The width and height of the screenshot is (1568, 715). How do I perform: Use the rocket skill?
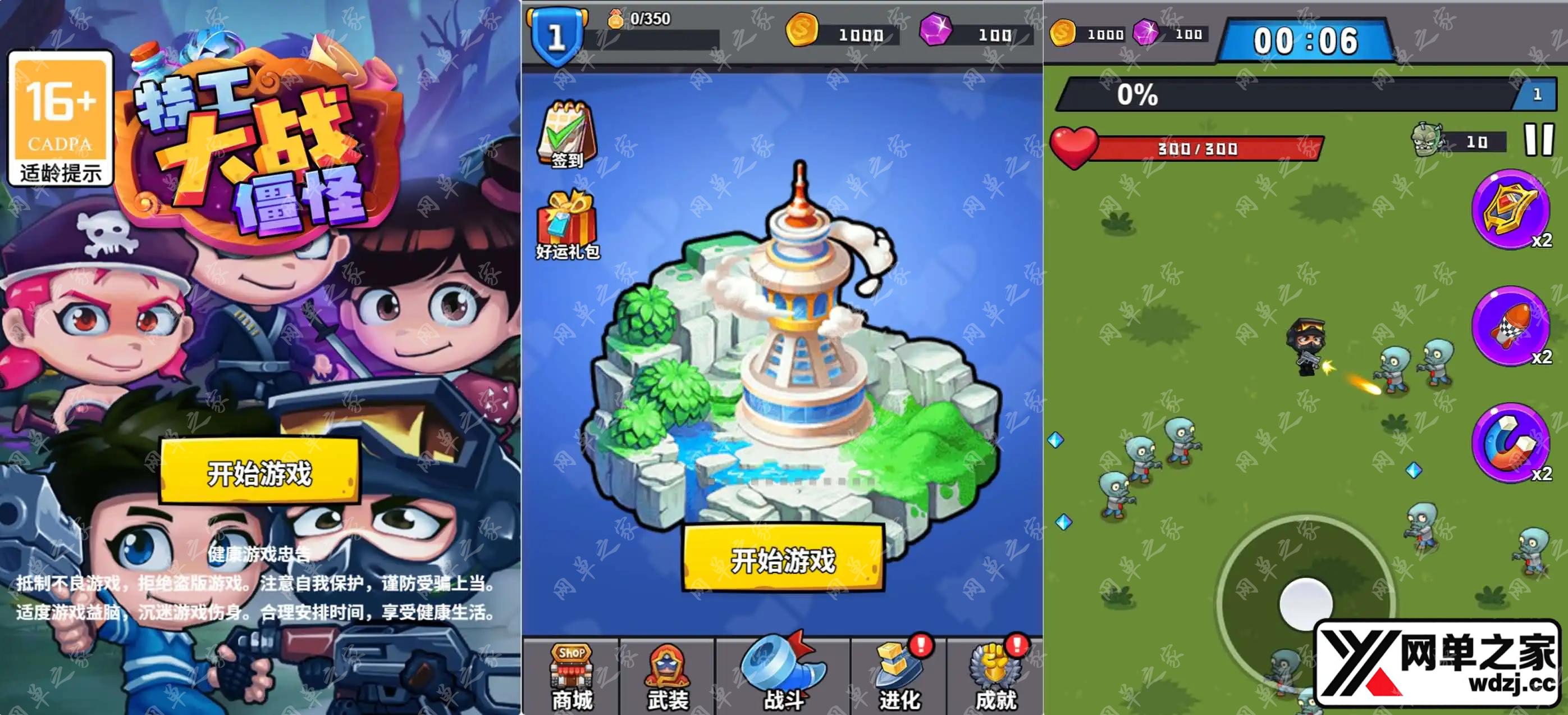click(x=1511, y=326)
